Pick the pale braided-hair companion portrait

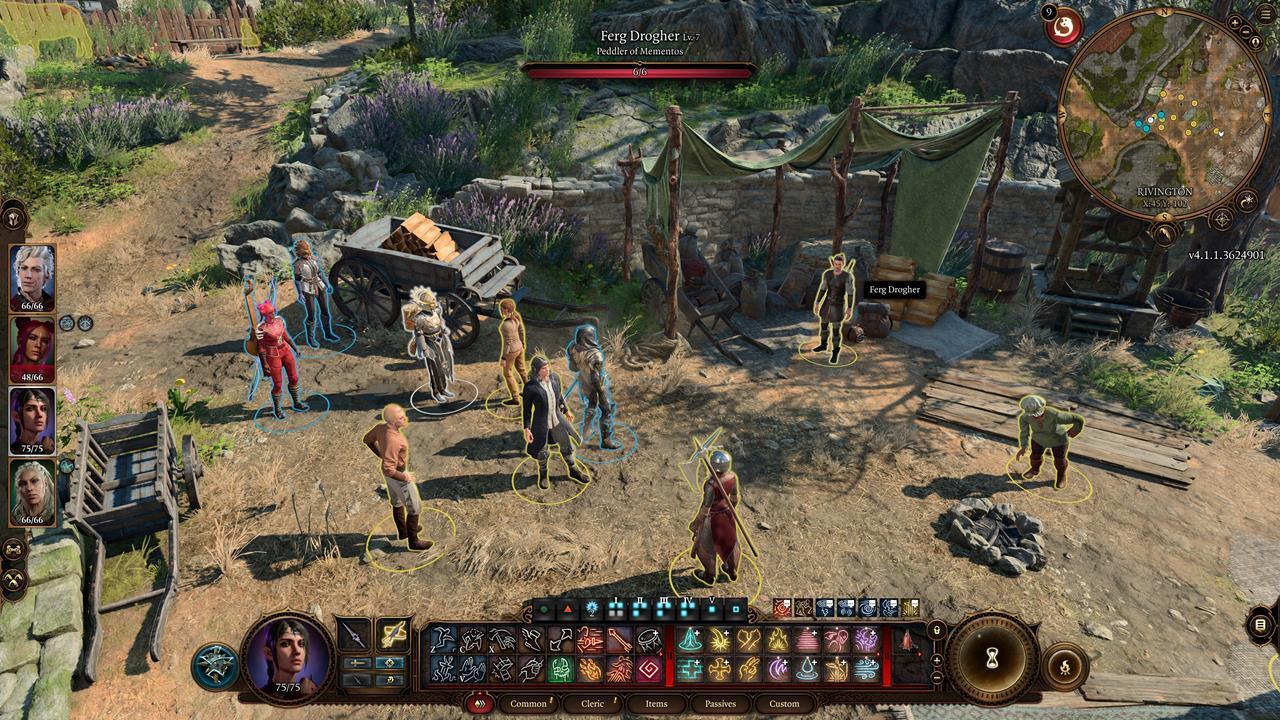(x=32, y=492)
